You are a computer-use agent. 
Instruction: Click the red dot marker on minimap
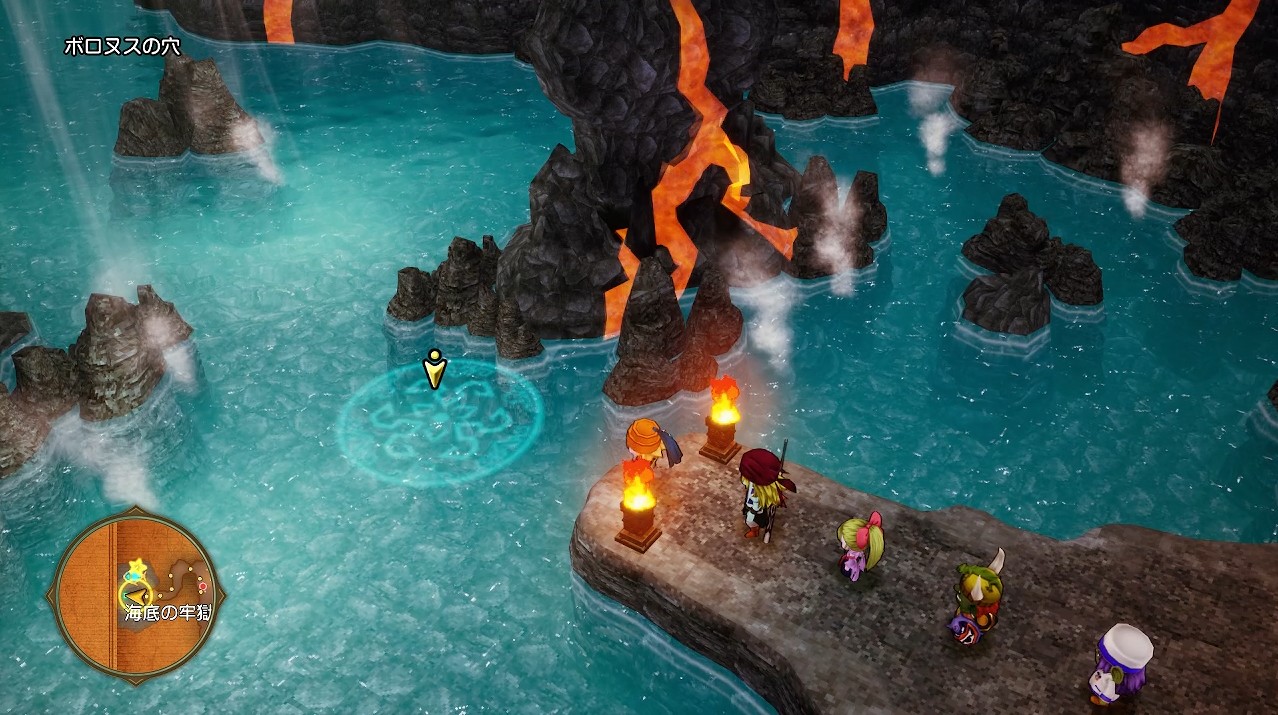(x=203, y=584)
